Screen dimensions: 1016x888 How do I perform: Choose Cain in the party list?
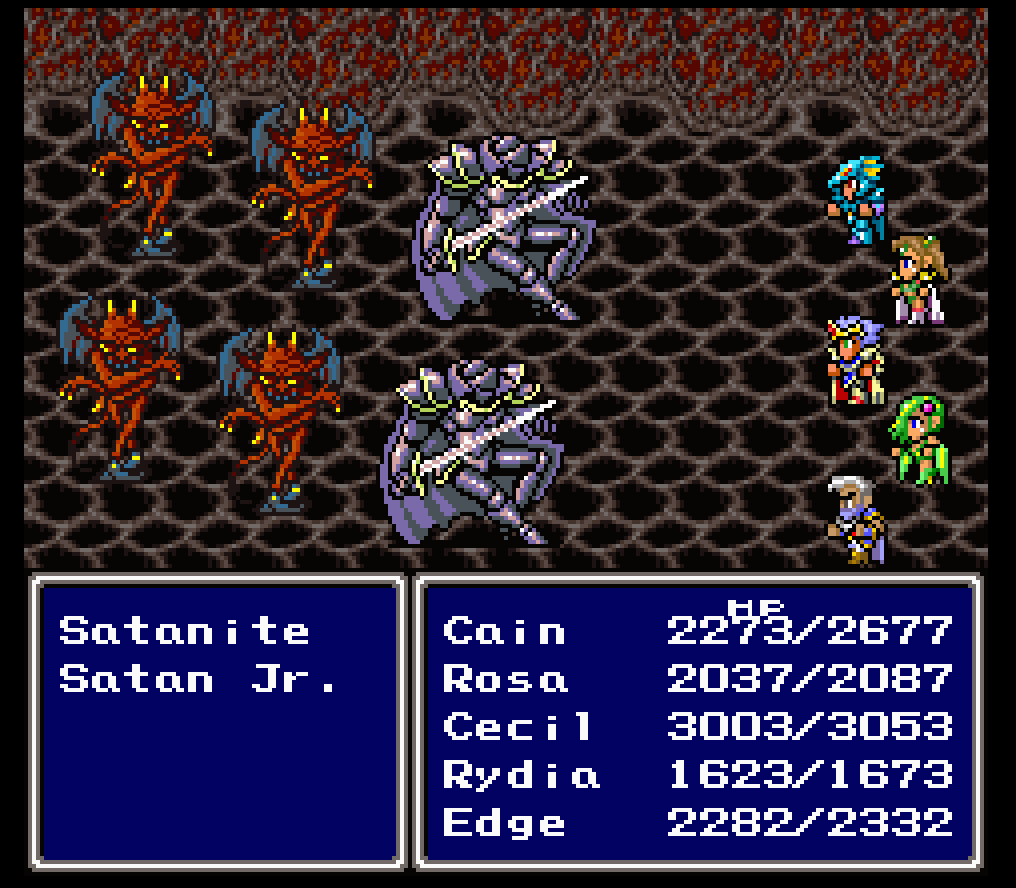click(504, 631)
